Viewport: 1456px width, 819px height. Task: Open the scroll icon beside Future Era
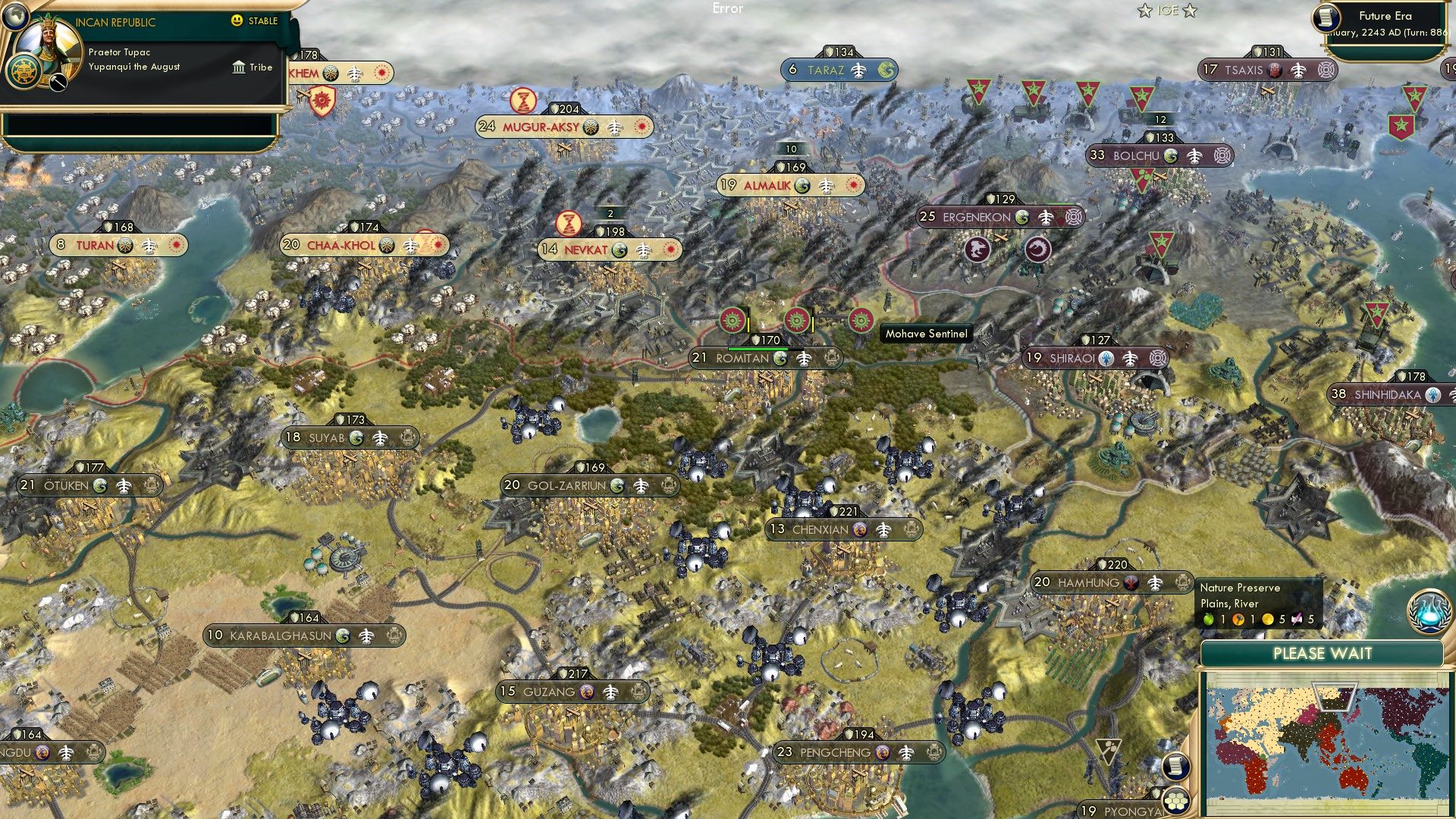1326,17
